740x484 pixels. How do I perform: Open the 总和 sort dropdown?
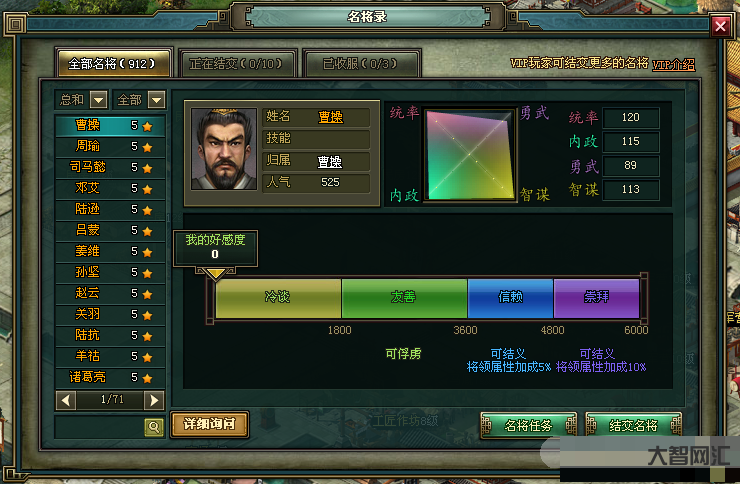coord(98,99)
